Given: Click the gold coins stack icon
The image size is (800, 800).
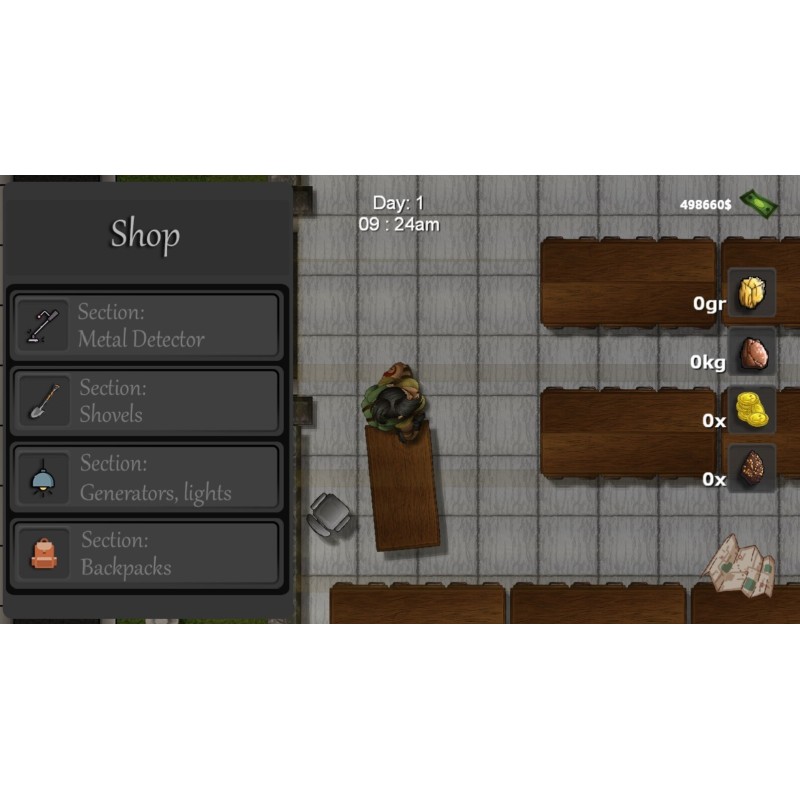Looking at the screenshot, I should click(x=752, y=410).
